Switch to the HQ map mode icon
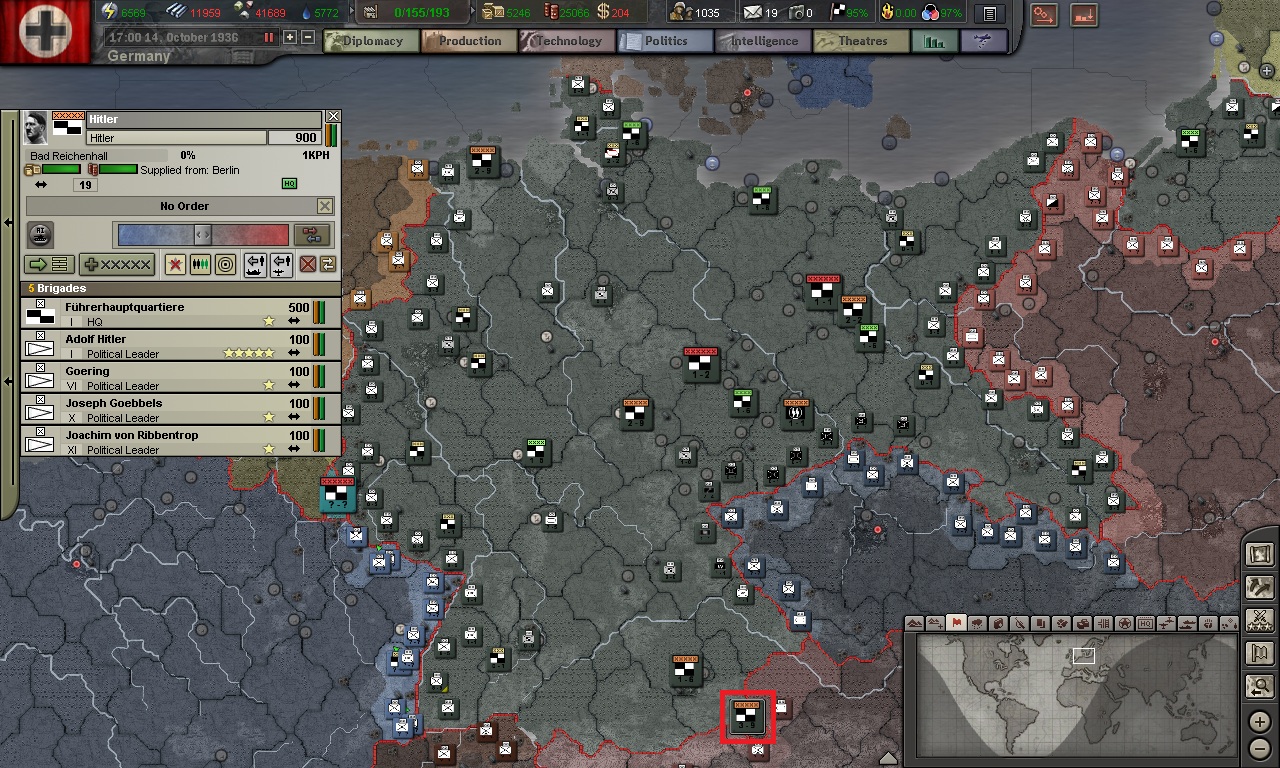Image resolution: width=1280 pixels, height=768 pixels. tap(1144, 623)
